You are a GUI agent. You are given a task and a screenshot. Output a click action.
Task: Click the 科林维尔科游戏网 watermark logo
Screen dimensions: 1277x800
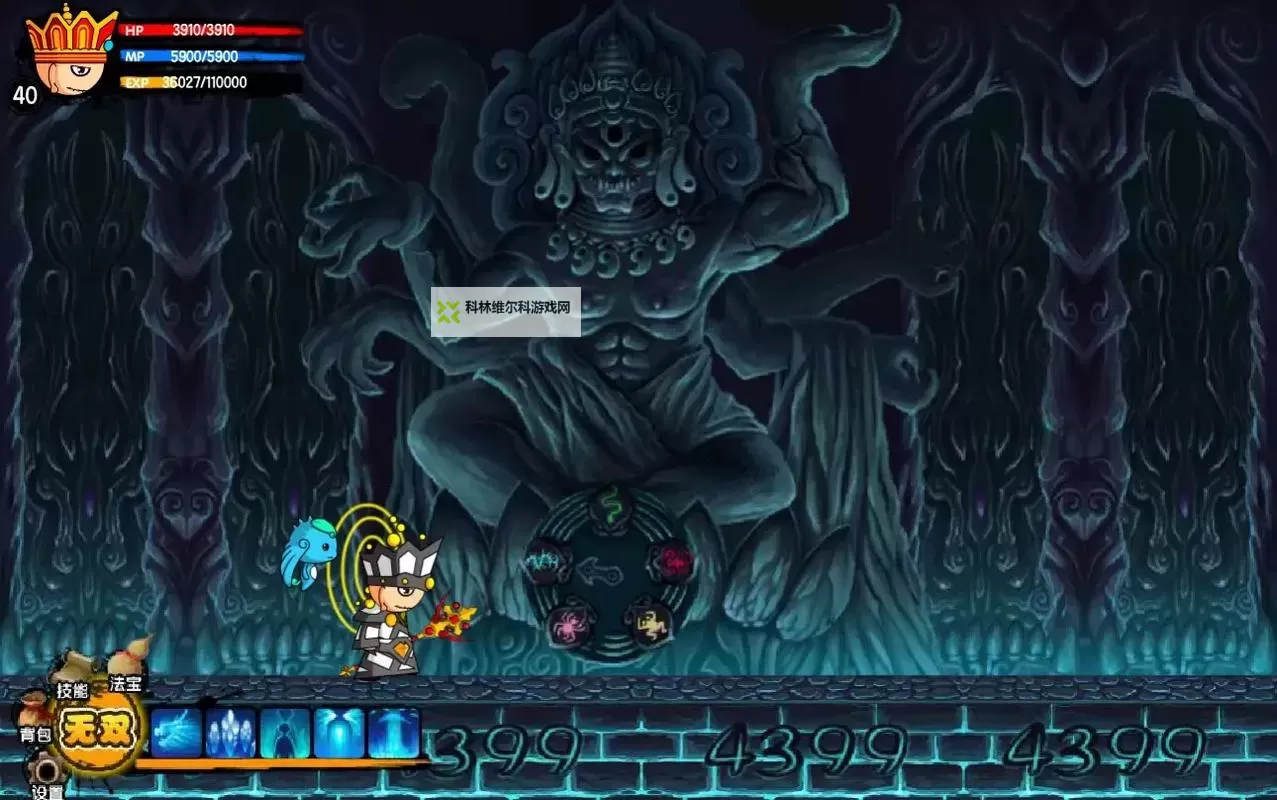click(x=505, y=312)
